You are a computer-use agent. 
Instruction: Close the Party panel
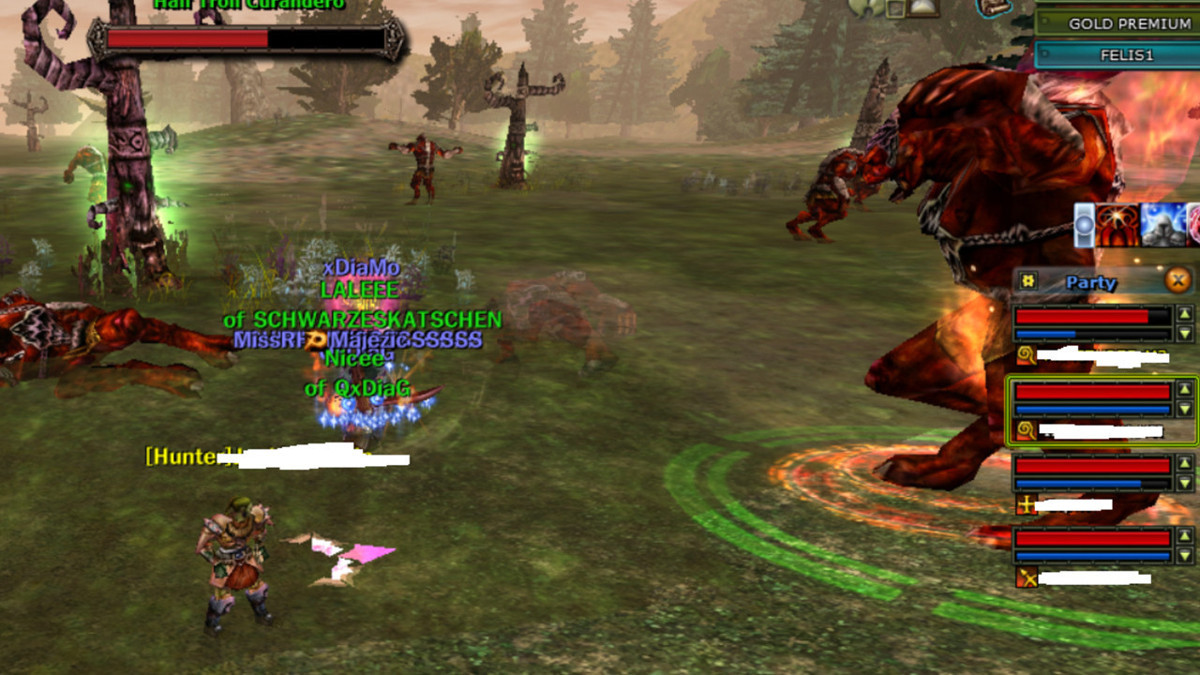click(x=1179, y=281)
